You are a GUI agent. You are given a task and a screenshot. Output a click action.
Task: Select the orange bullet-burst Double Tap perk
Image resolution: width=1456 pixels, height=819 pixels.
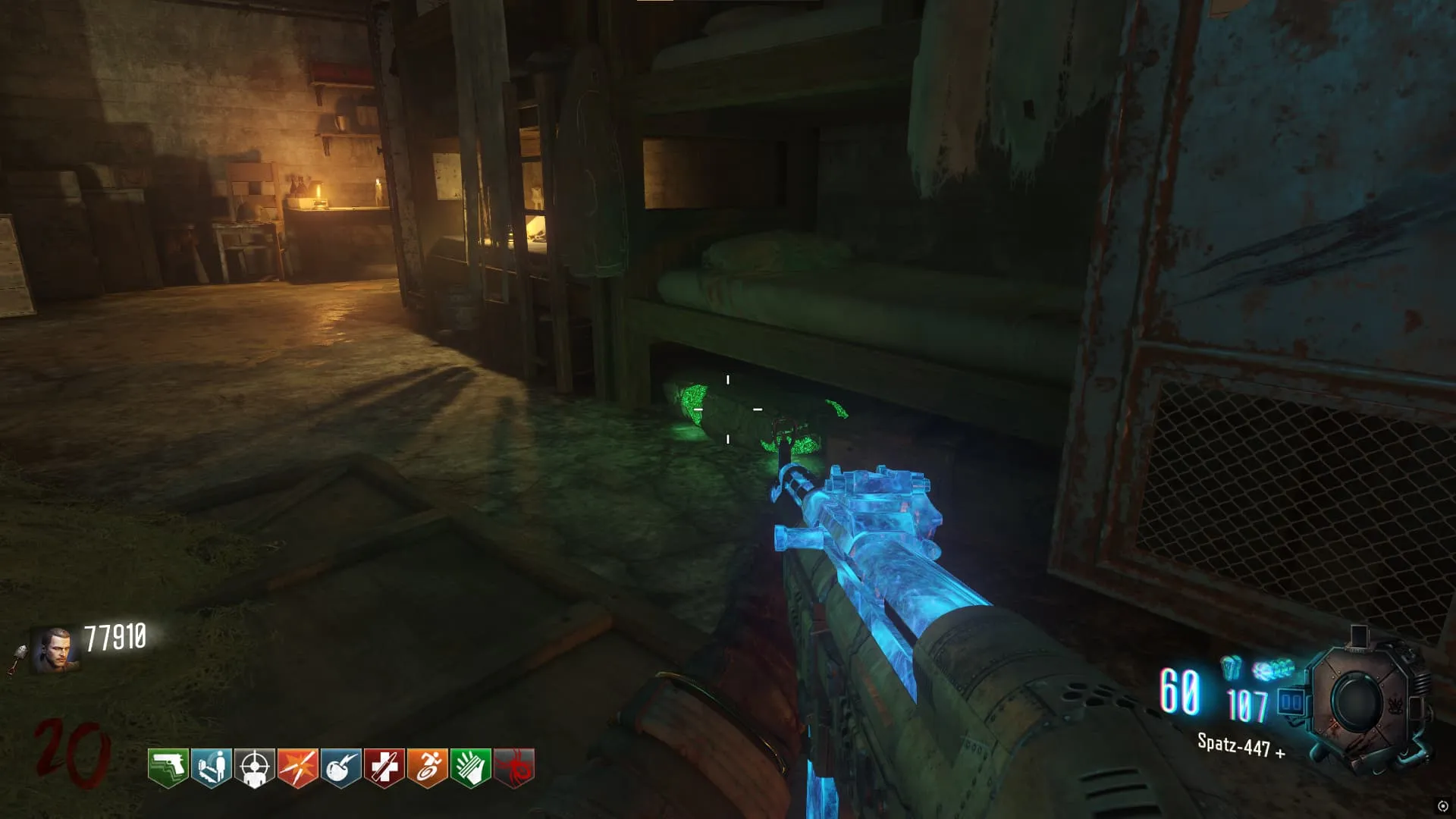[297, 768]
